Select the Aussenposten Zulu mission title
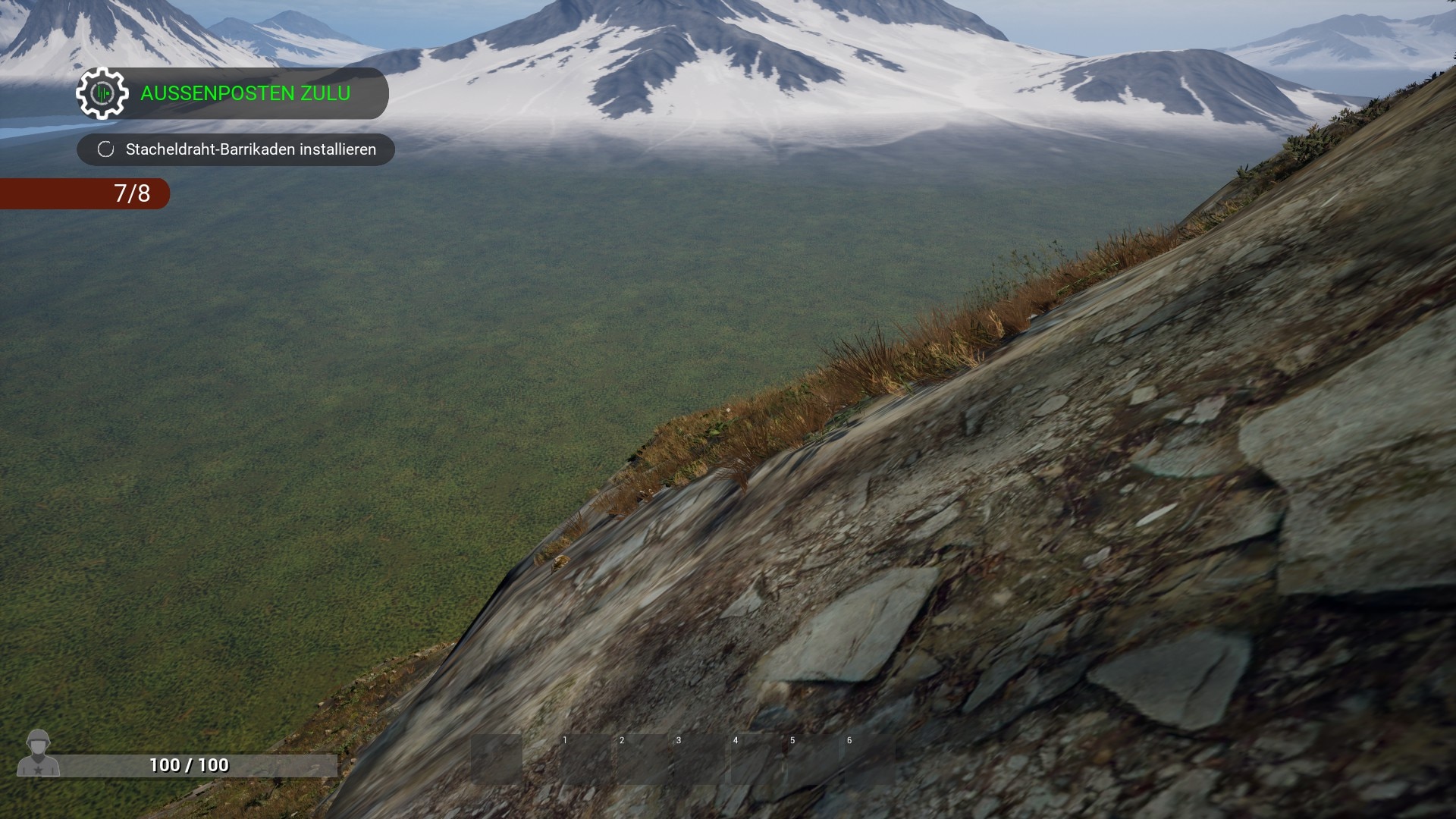 (x=245, y=93)
